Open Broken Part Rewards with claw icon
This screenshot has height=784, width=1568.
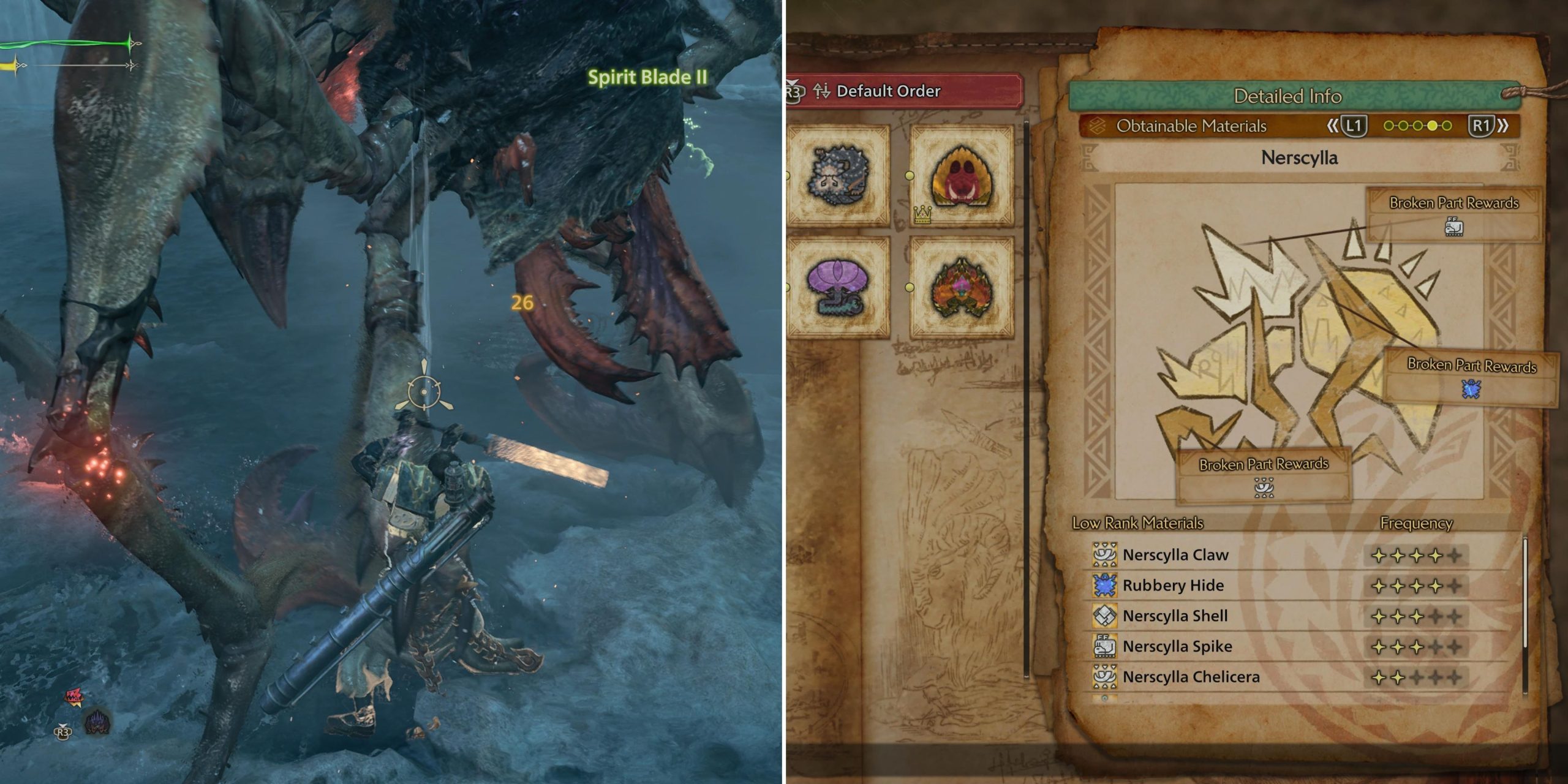point(1264,477)
